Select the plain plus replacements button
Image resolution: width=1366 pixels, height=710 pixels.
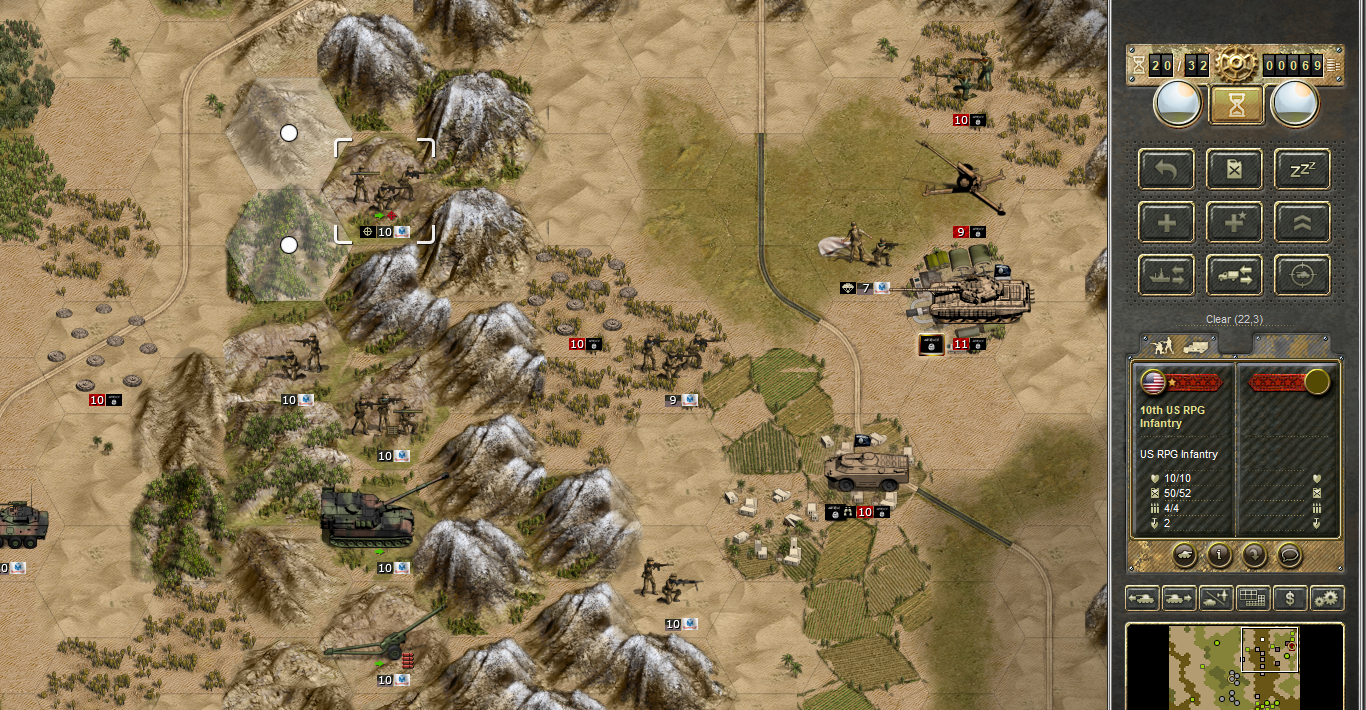[1166, 222]
